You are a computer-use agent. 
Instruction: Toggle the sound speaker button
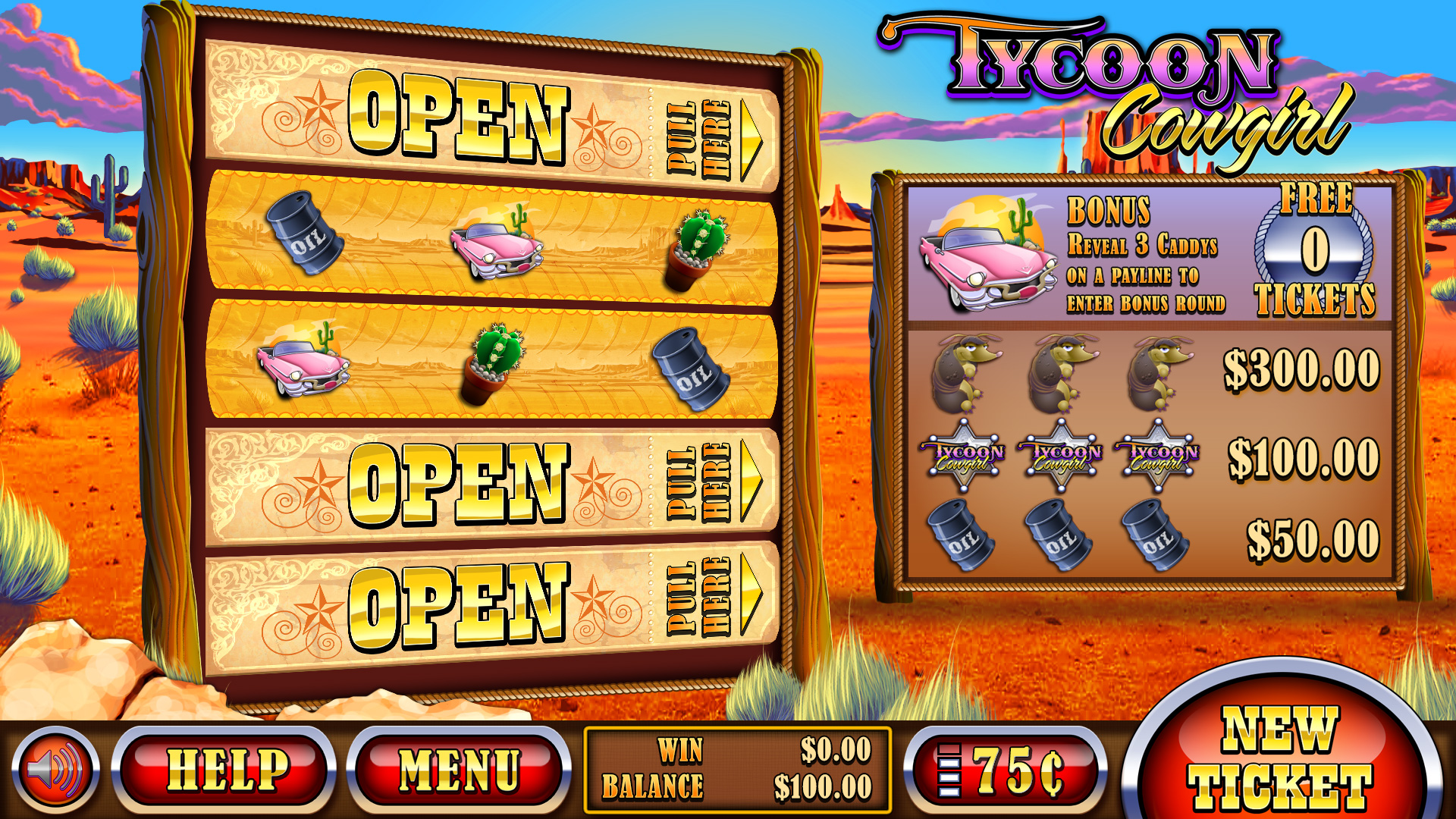[55, 770]
